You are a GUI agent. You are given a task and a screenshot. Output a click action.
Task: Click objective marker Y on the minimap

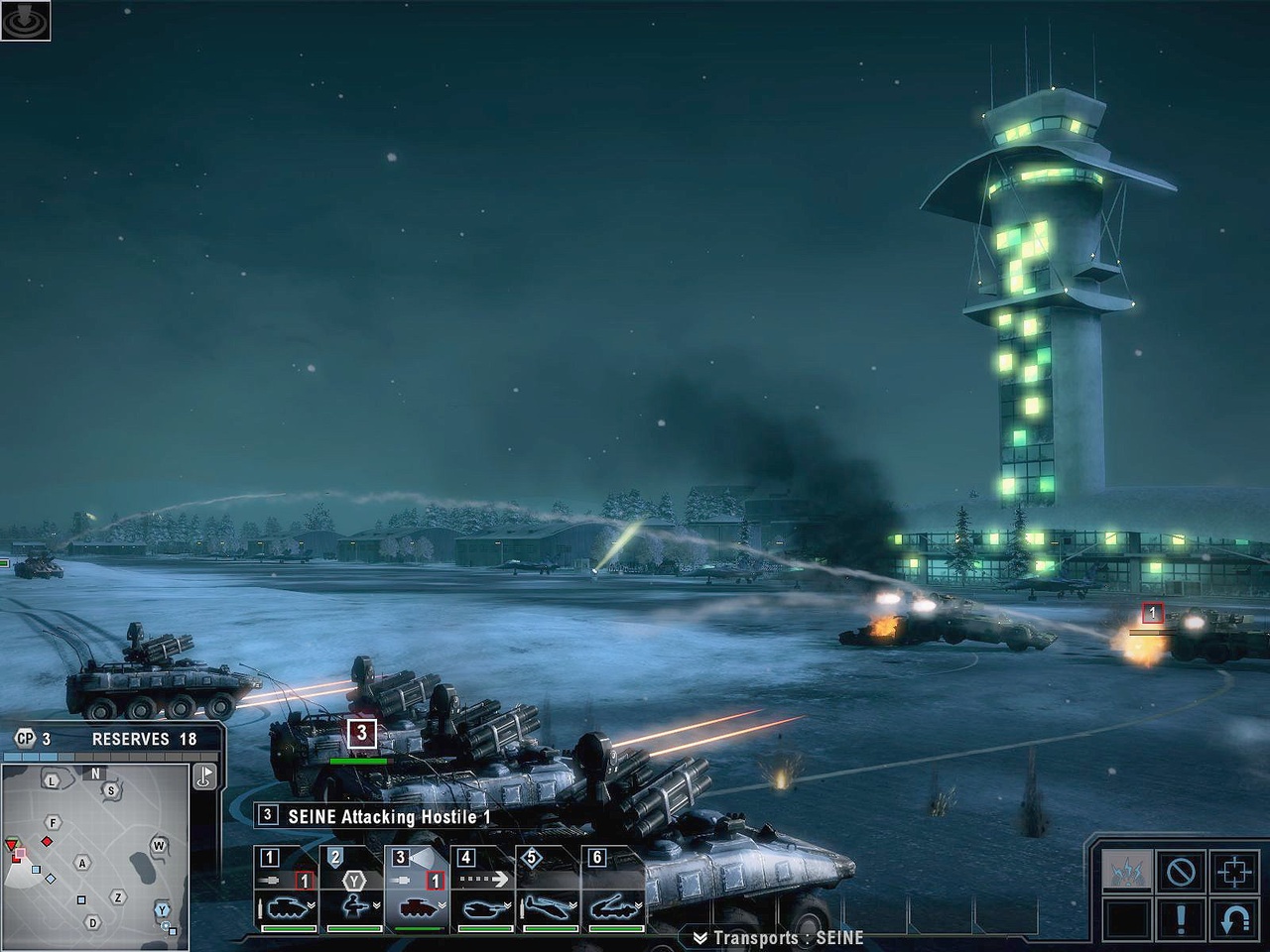tap(162, 908)
